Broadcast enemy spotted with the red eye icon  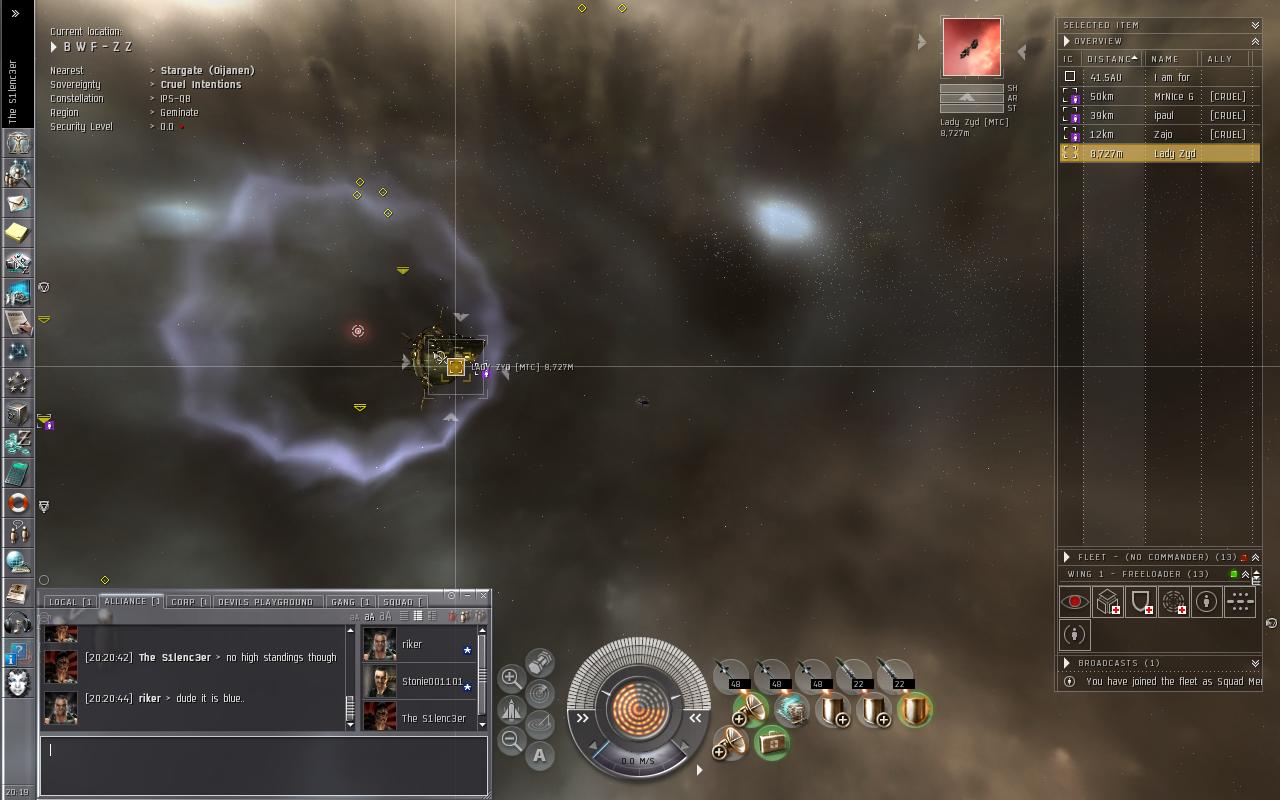point(1074,602)
